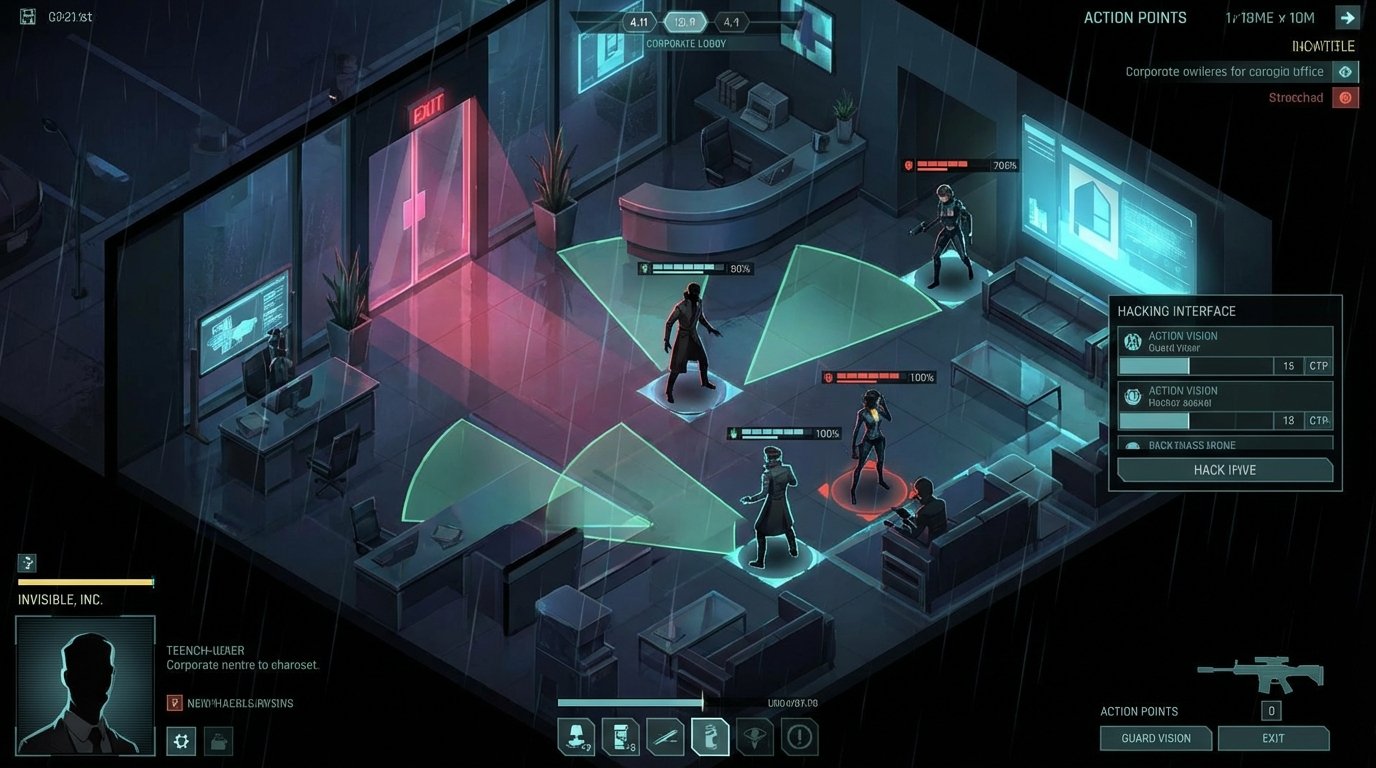Activate the overwatch exclamation icon
This screenshot has width=1376, height=768.
point(800,736)
